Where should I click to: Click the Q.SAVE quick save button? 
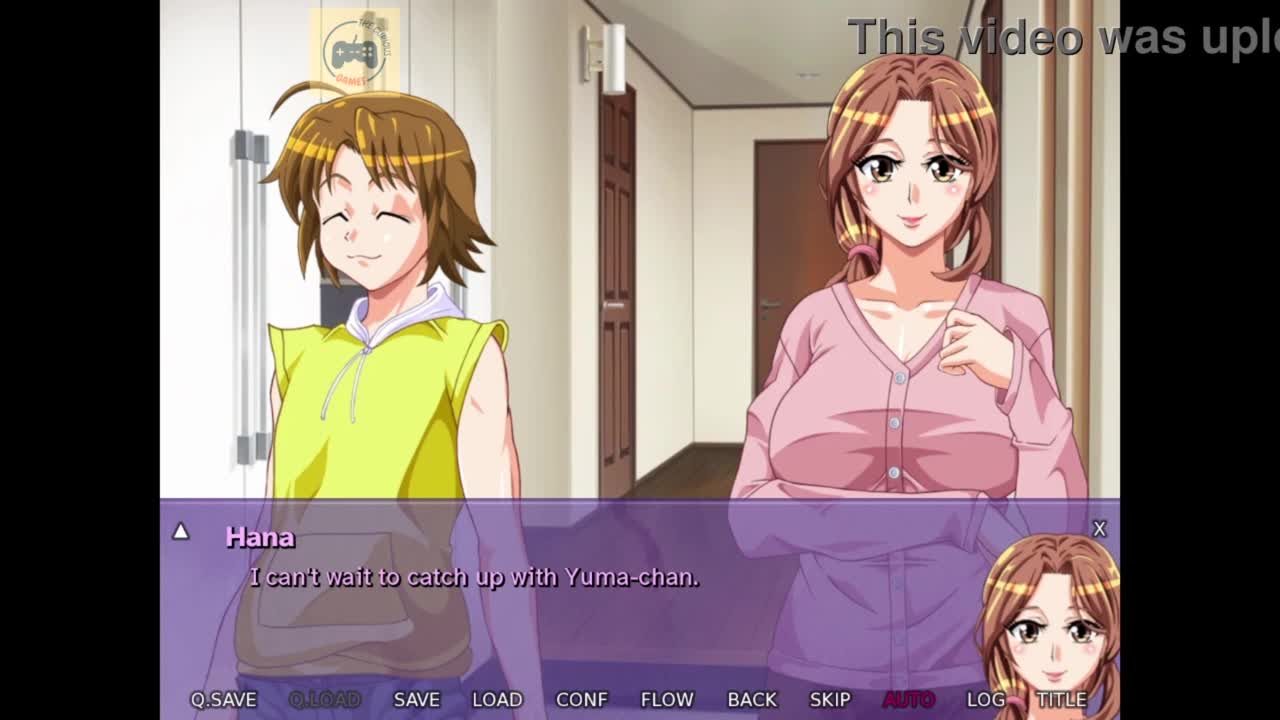point(224,700)
